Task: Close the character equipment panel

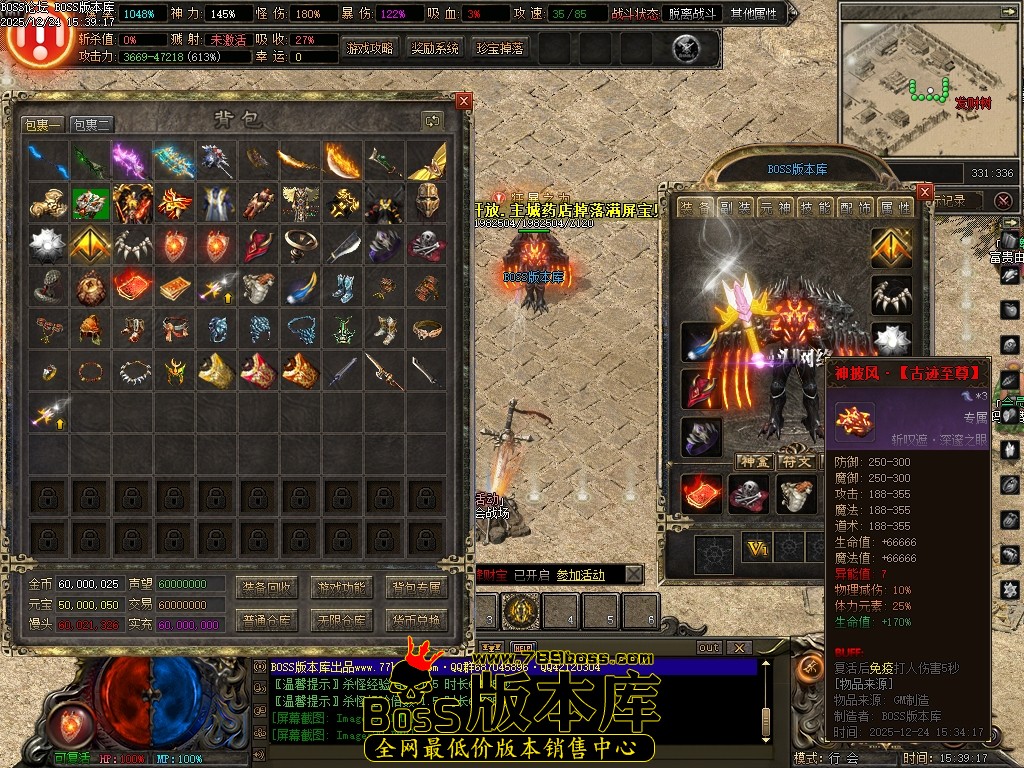Action: point(924,192)
